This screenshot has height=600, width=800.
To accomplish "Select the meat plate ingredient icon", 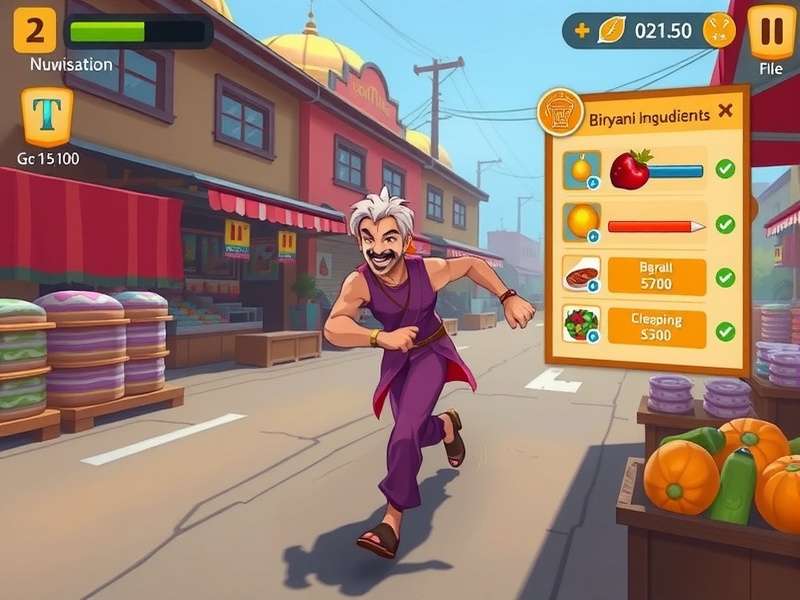I will point(581,274).
